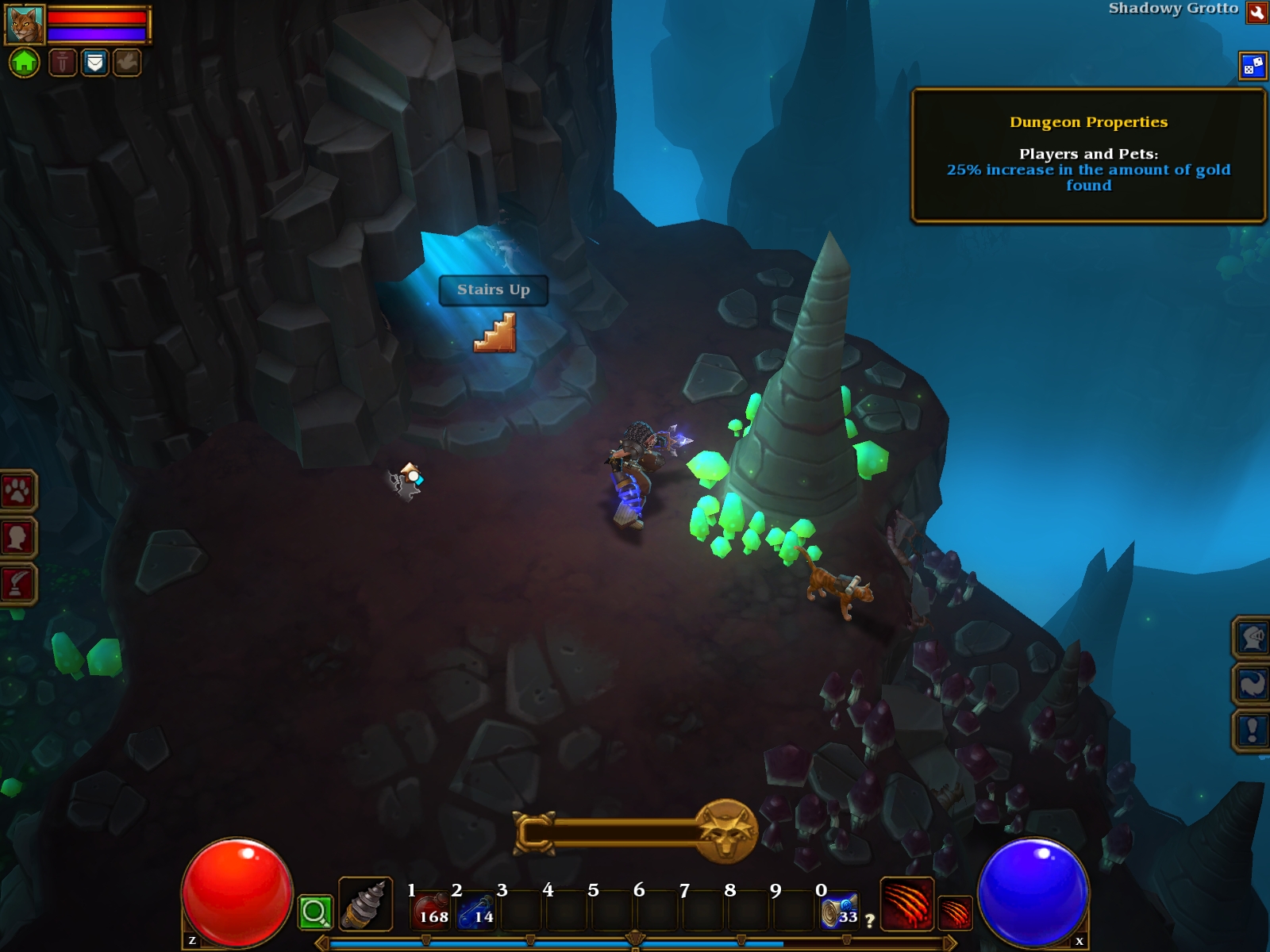Open the blue swirl panel
The height and width of the screenshot is (952, 1270).
[1252, 684]
